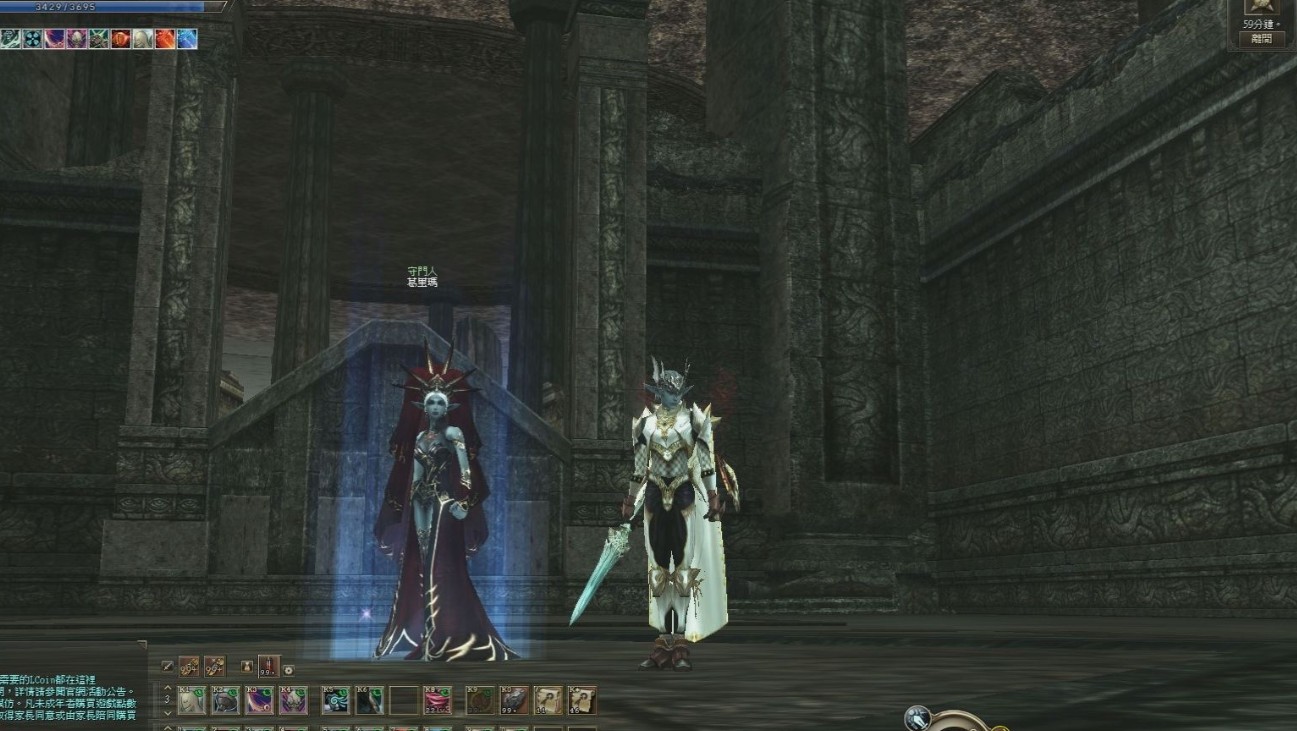Select the dark blade skill in slot K6
Viewport: 1297px width, 731px height.
(x=369, y=700)
